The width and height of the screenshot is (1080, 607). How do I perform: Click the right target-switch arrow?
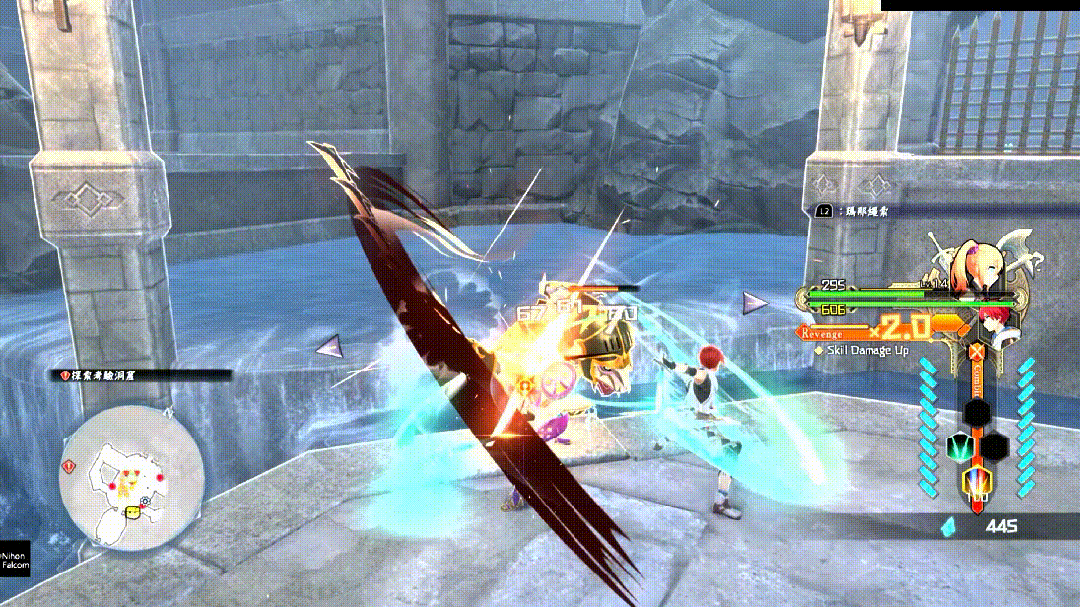pos(756,301)
